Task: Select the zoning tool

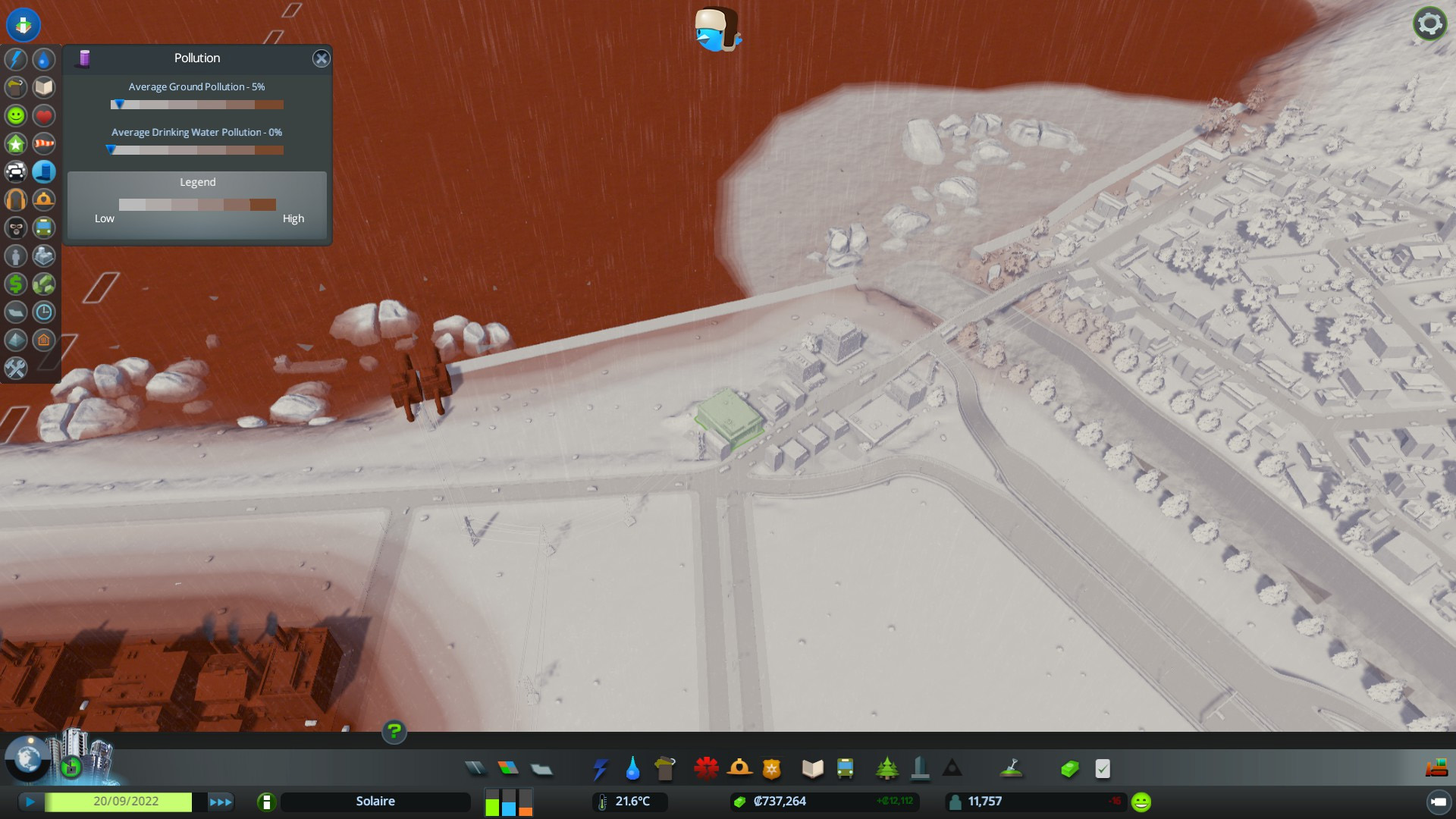Action: [x=508, y=769]
